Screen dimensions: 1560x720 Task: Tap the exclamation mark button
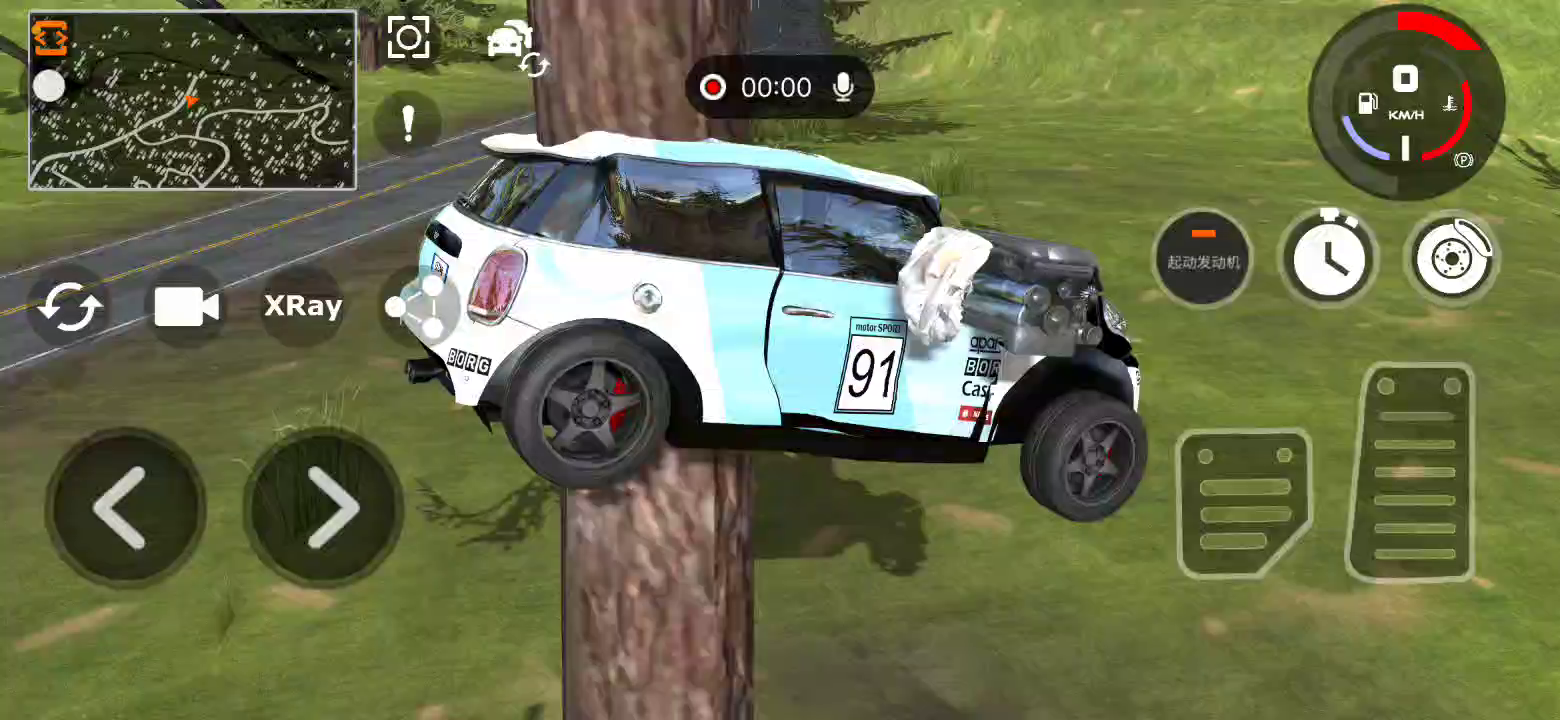pos(407,123)
